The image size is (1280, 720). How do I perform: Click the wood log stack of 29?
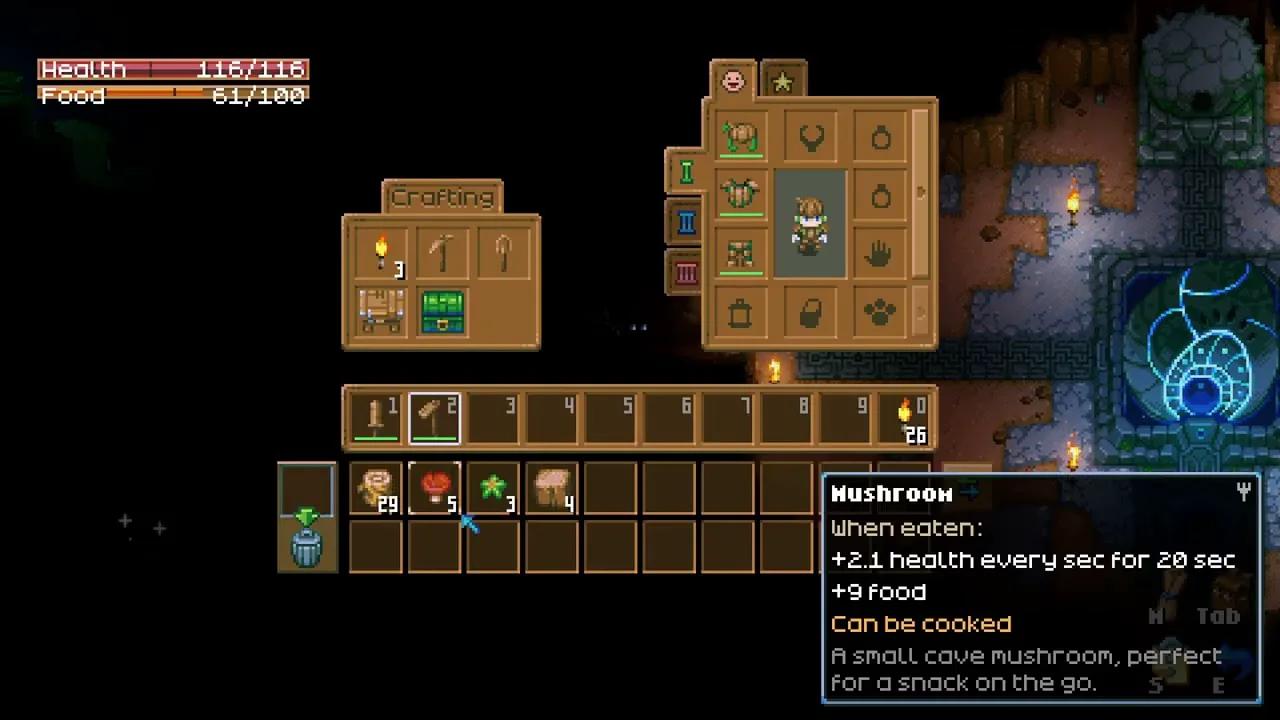(376, 488)
